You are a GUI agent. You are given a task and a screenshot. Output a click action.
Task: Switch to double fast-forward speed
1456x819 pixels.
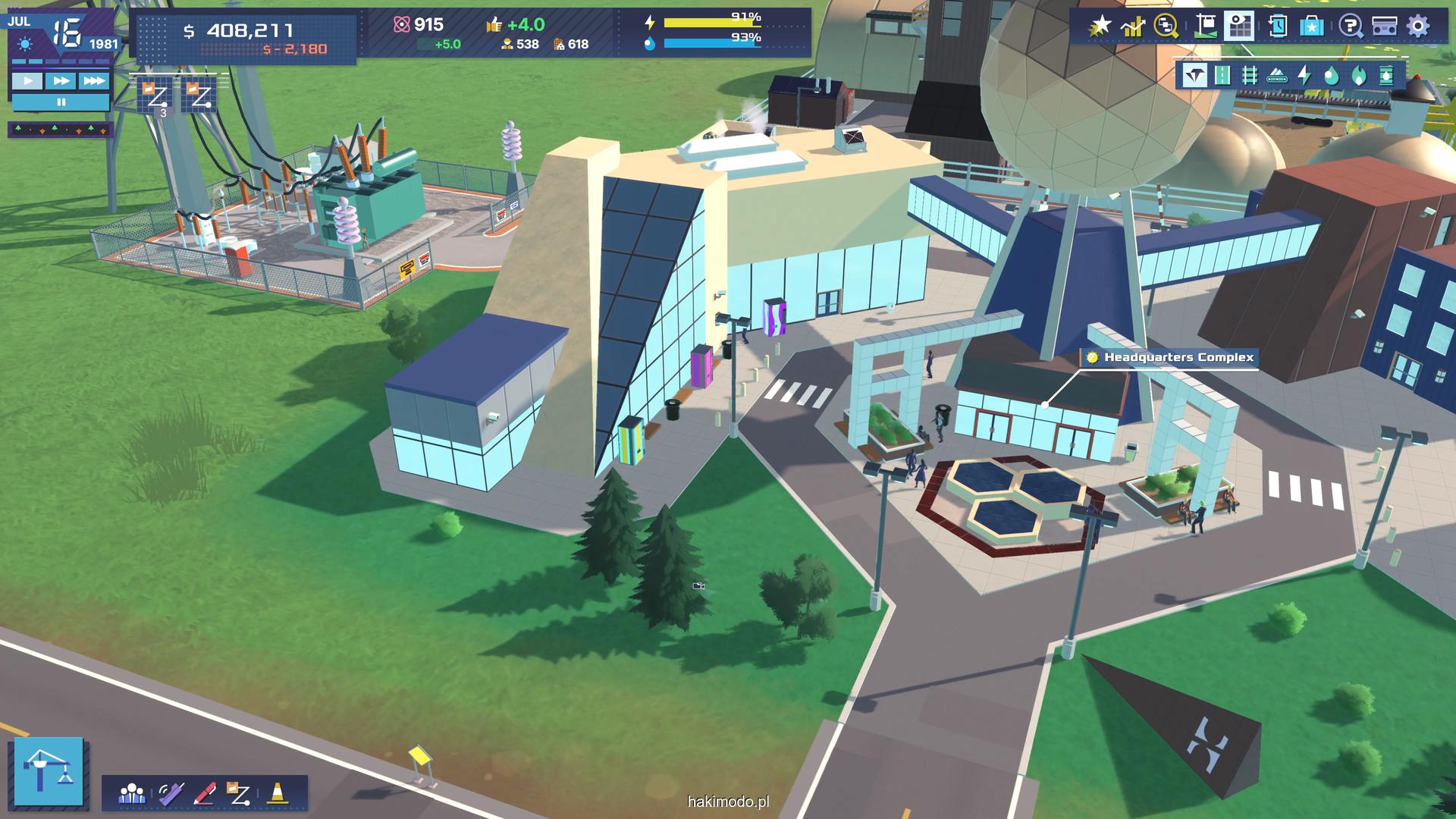[x=61, y=81]
